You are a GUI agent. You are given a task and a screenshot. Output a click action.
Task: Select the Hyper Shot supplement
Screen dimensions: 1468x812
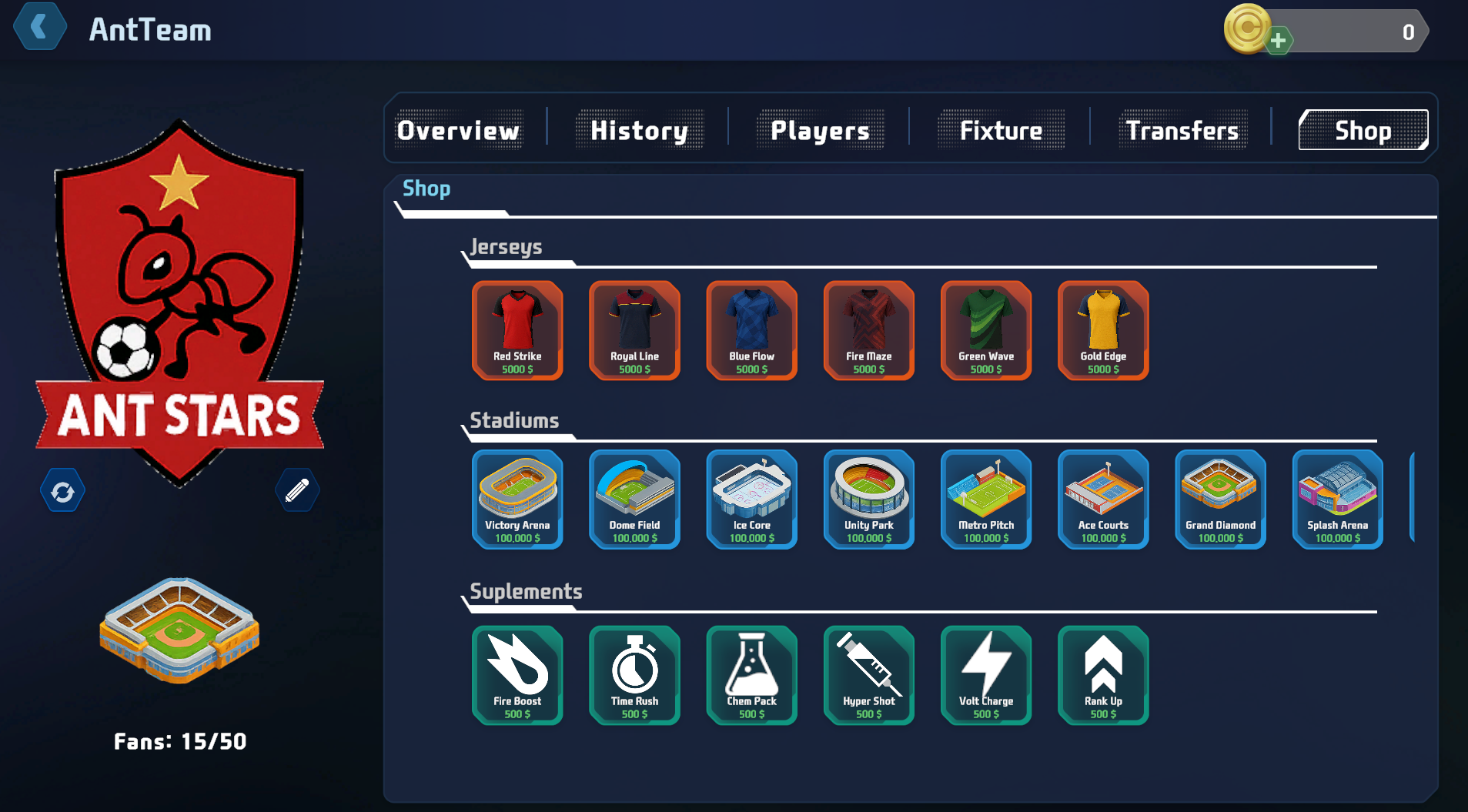pyautogui.click(x=869, y=675)
